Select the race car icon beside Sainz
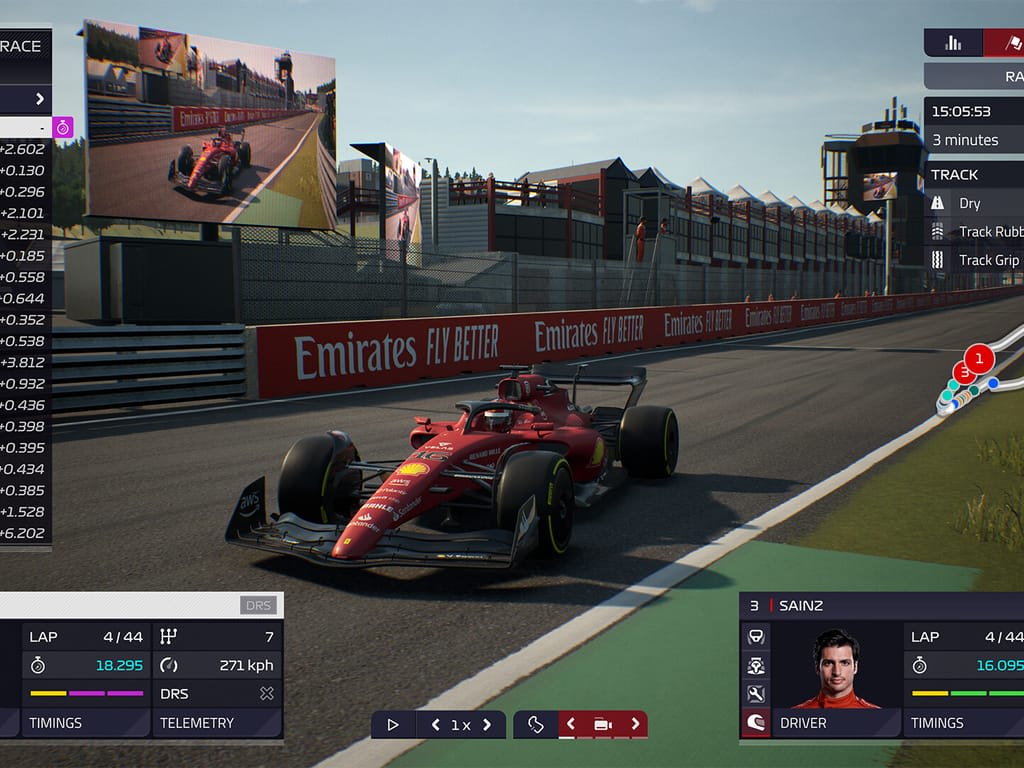Viewport: 1024px width, 768px height. point(756,664)
